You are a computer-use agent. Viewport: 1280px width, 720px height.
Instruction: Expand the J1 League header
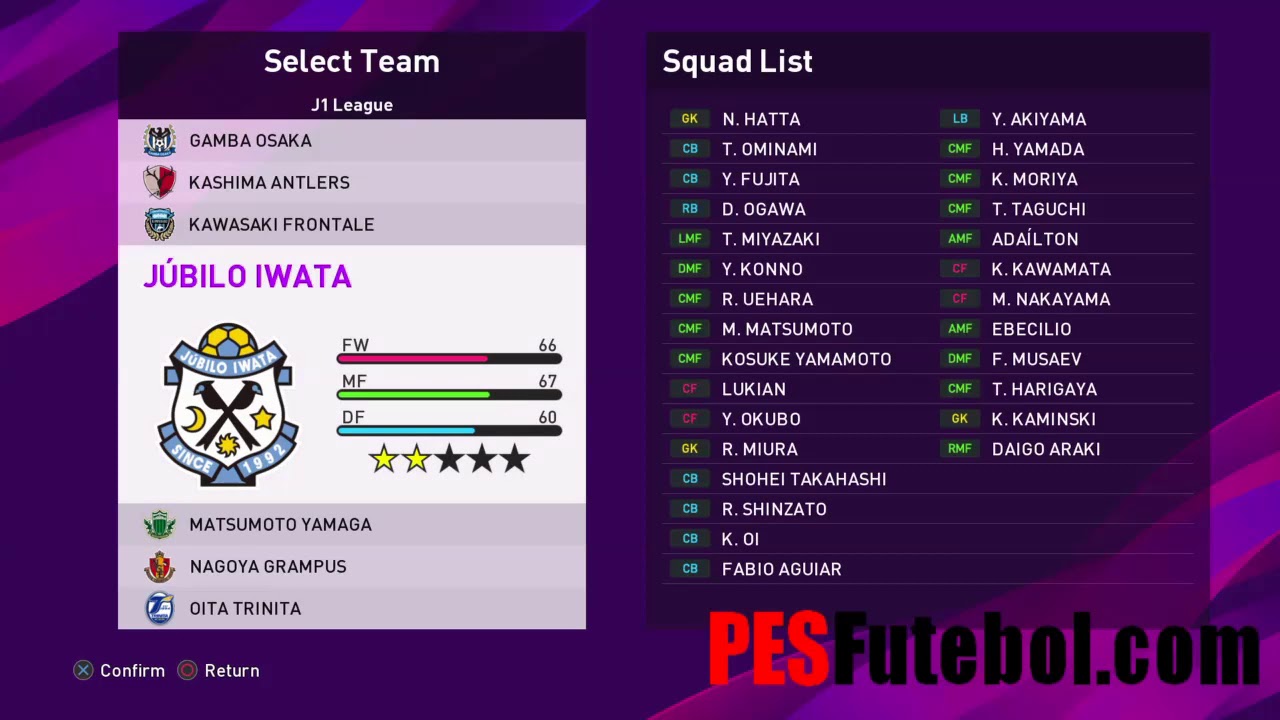click(352, 104)
